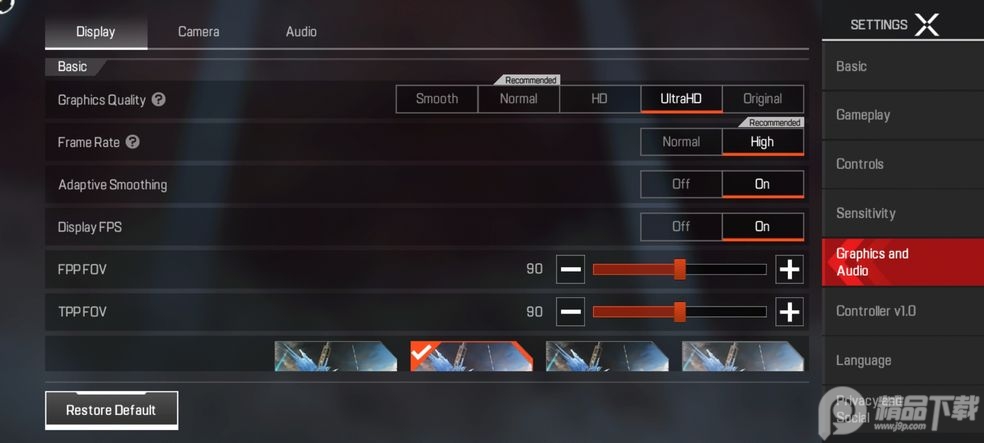Turn Display FPS Off
Viewport: 984px width, 443px height.
click(681, 227)
